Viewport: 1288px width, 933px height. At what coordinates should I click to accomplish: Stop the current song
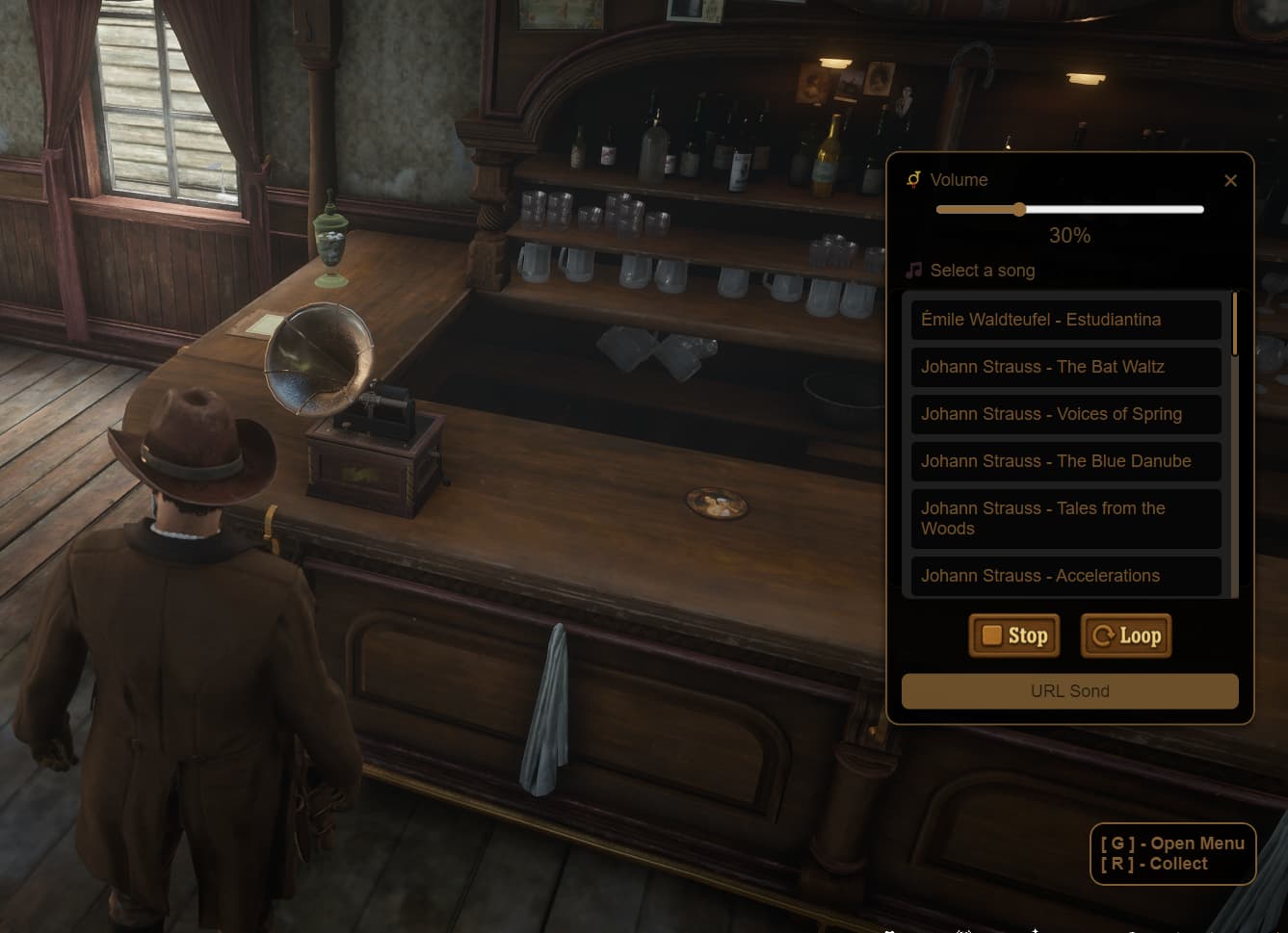tap(1014, 635)
